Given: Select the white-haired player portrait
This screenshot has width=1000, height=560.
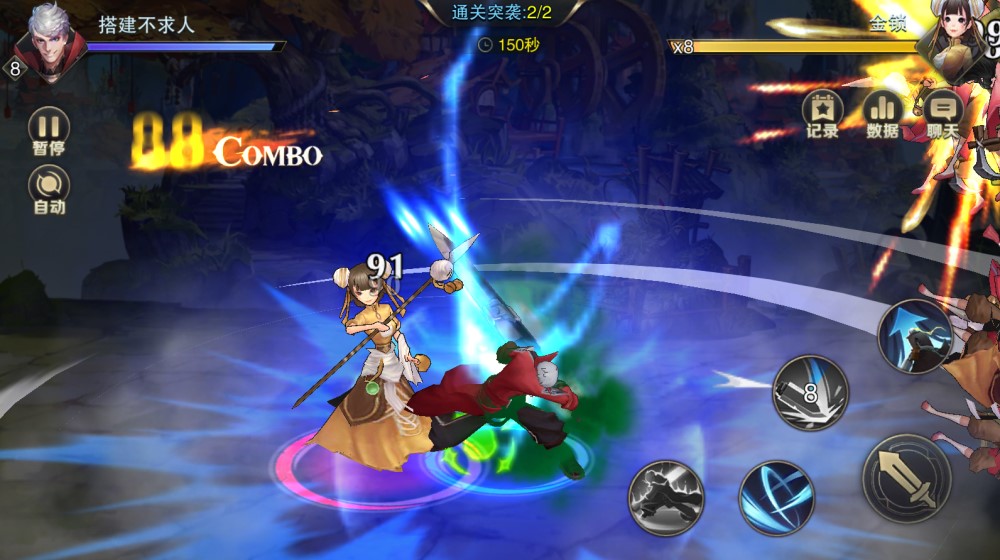Looking at the screenshot, I should [x=46, y=40].
